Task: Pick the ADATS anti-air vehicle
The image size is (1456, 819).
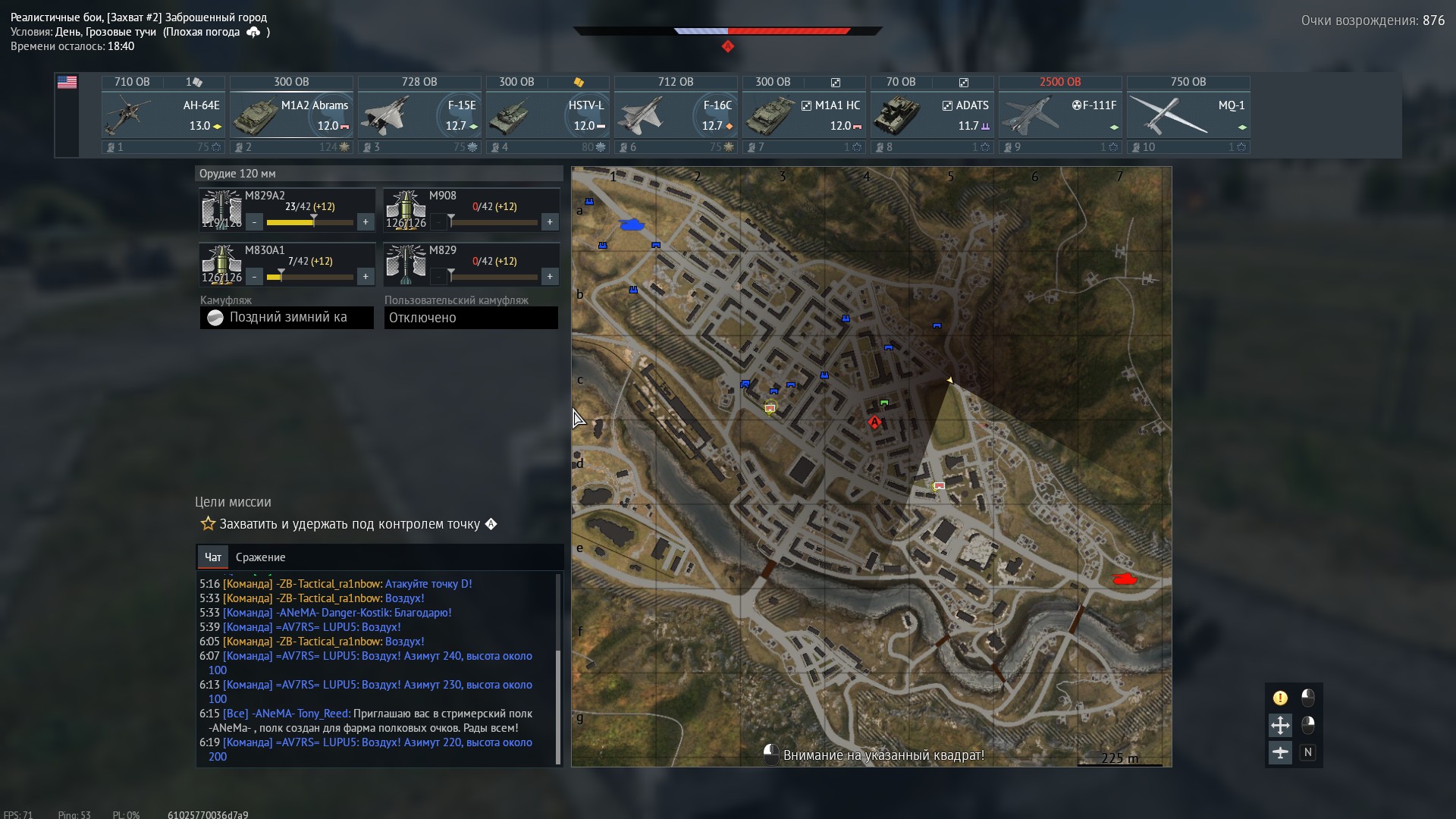Action: click(x=932, y=115)
